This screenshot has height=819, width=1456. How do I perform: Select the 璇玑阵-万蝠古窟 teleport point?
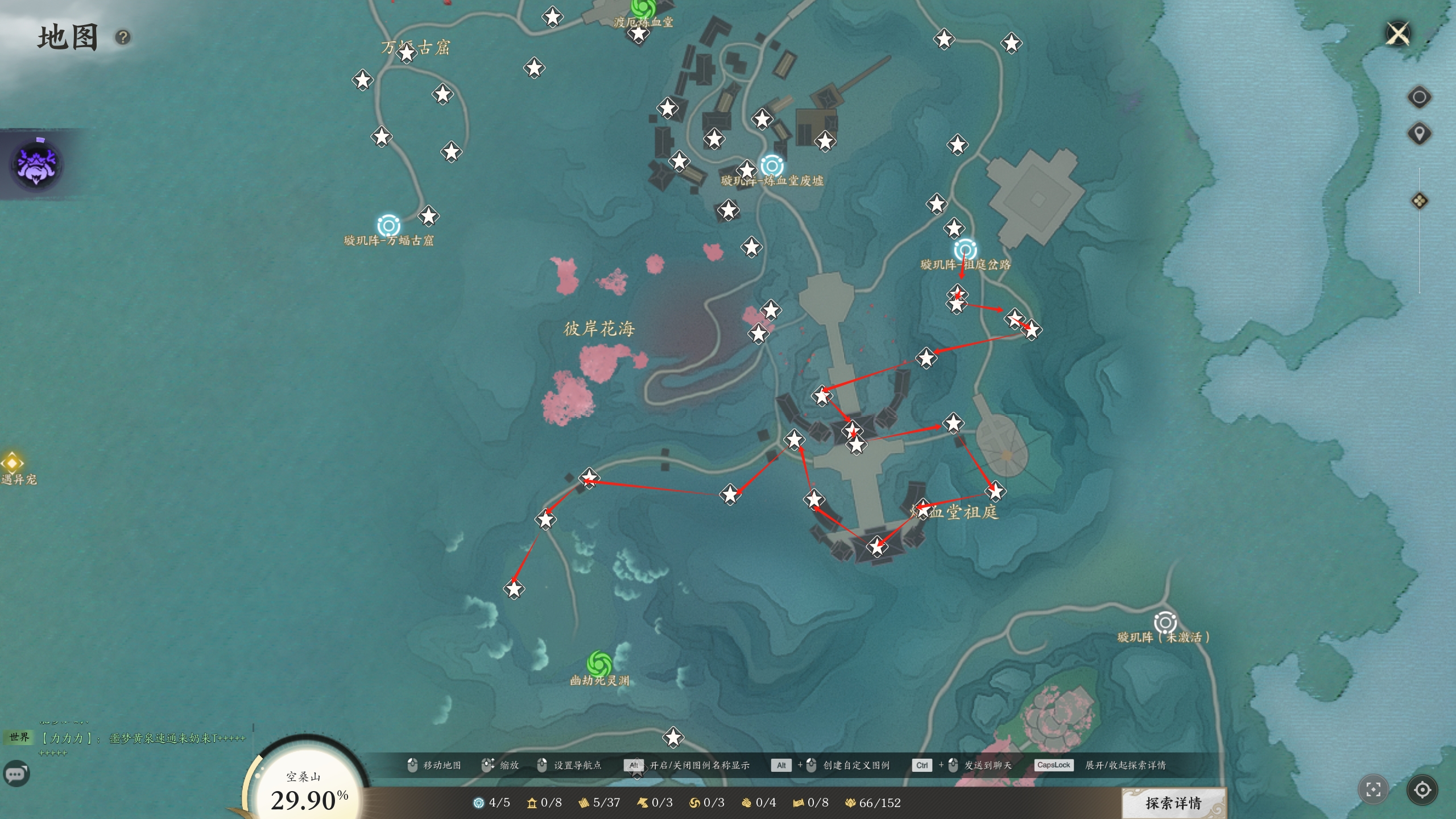click(388, 225)
